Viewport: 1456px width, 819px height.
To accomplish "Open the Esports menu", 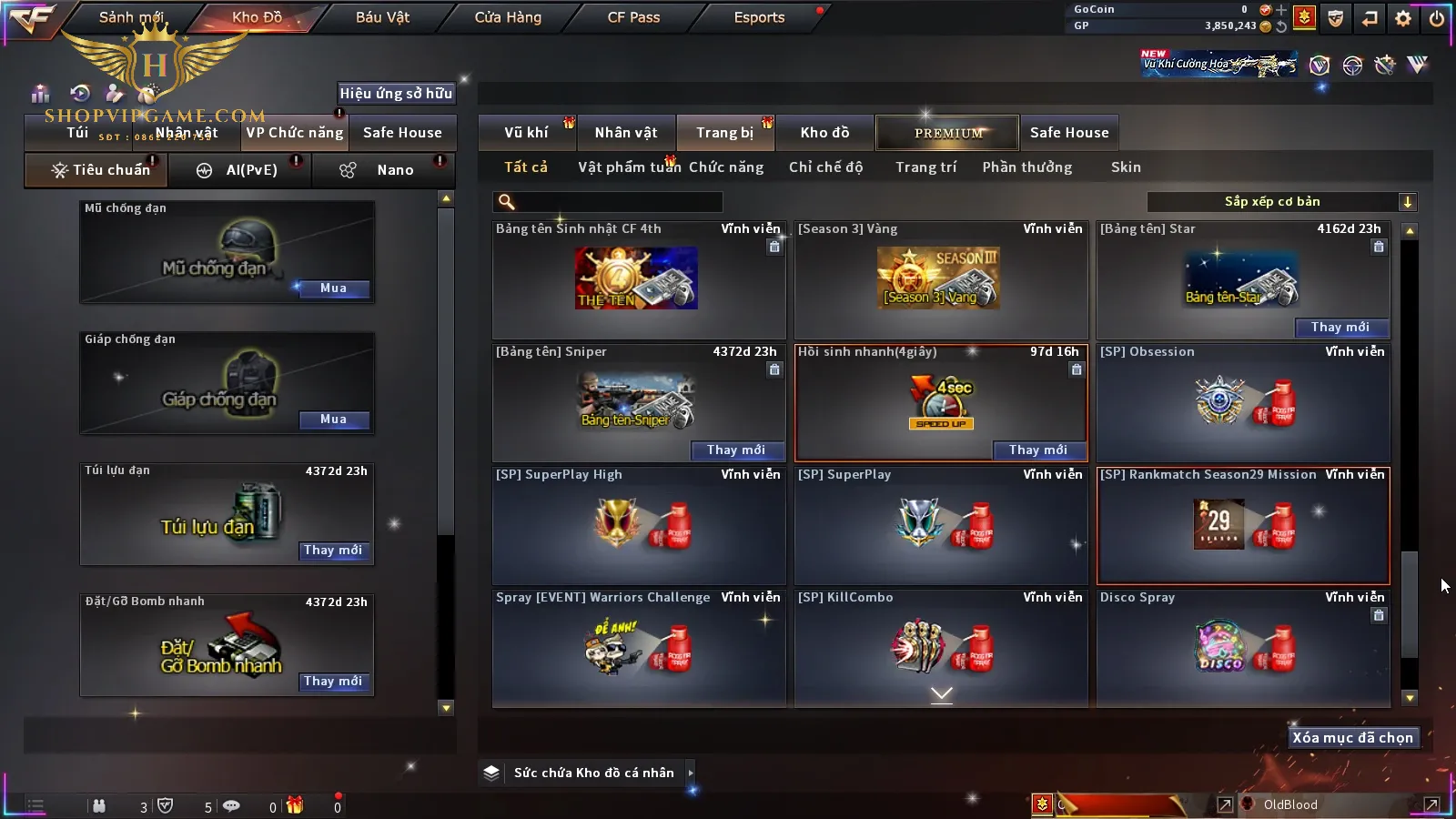I will (759, 17).
